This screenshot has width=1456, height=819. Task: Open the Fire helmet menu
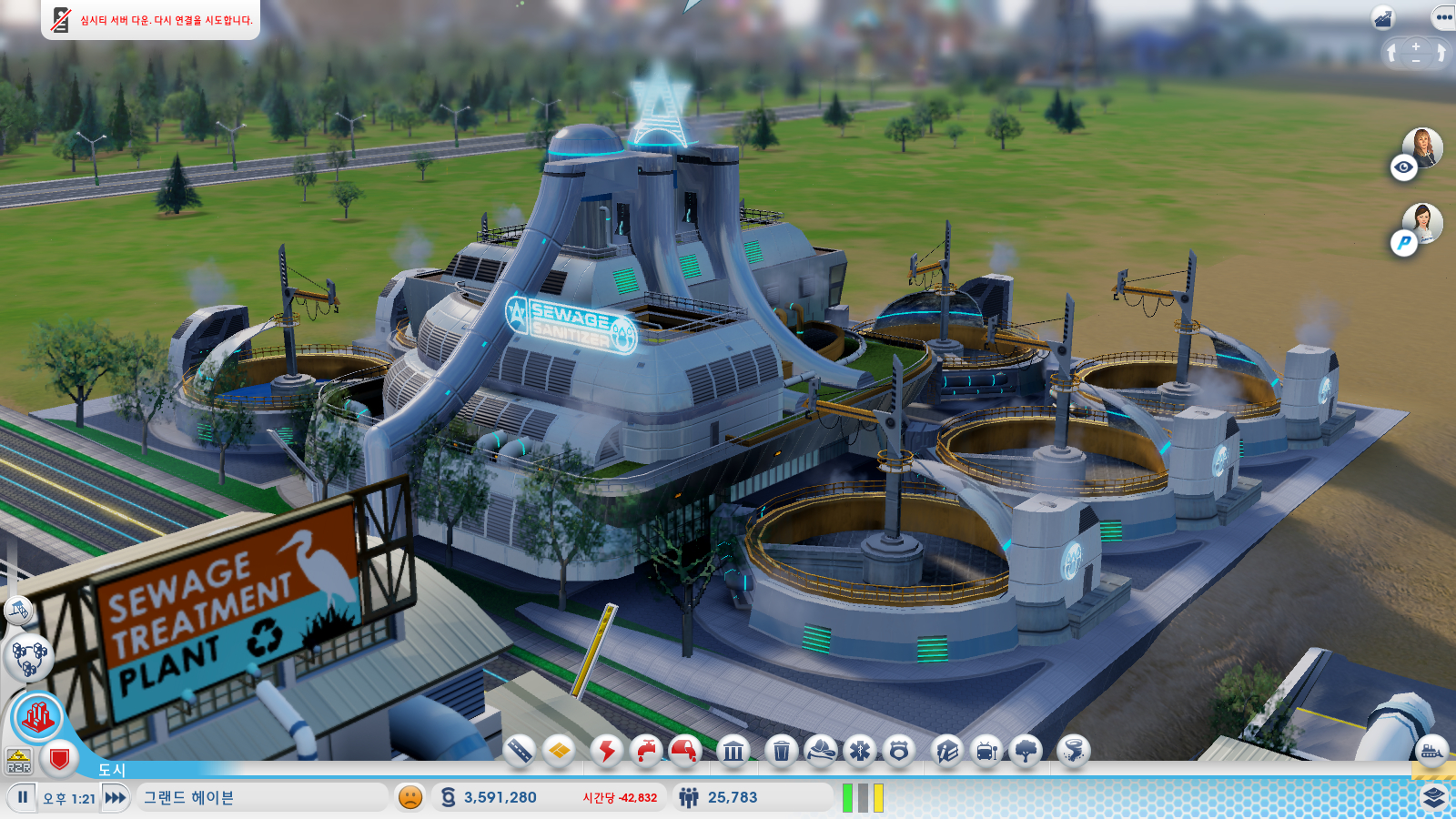pyautogui.click(x=821, y=751)
